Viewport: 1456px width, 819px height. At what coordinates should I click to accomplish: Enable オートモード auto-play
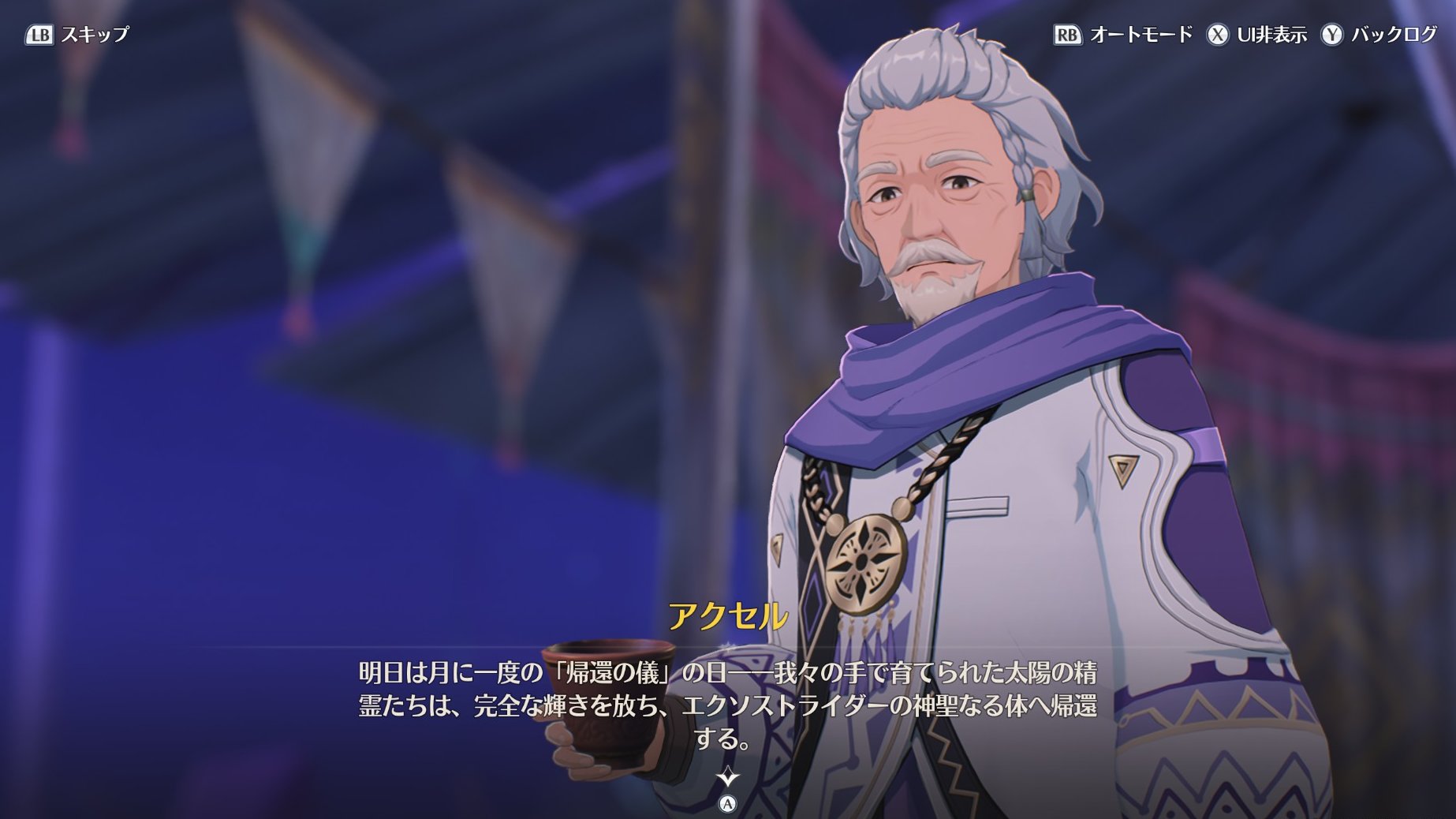coord(1123,35)
